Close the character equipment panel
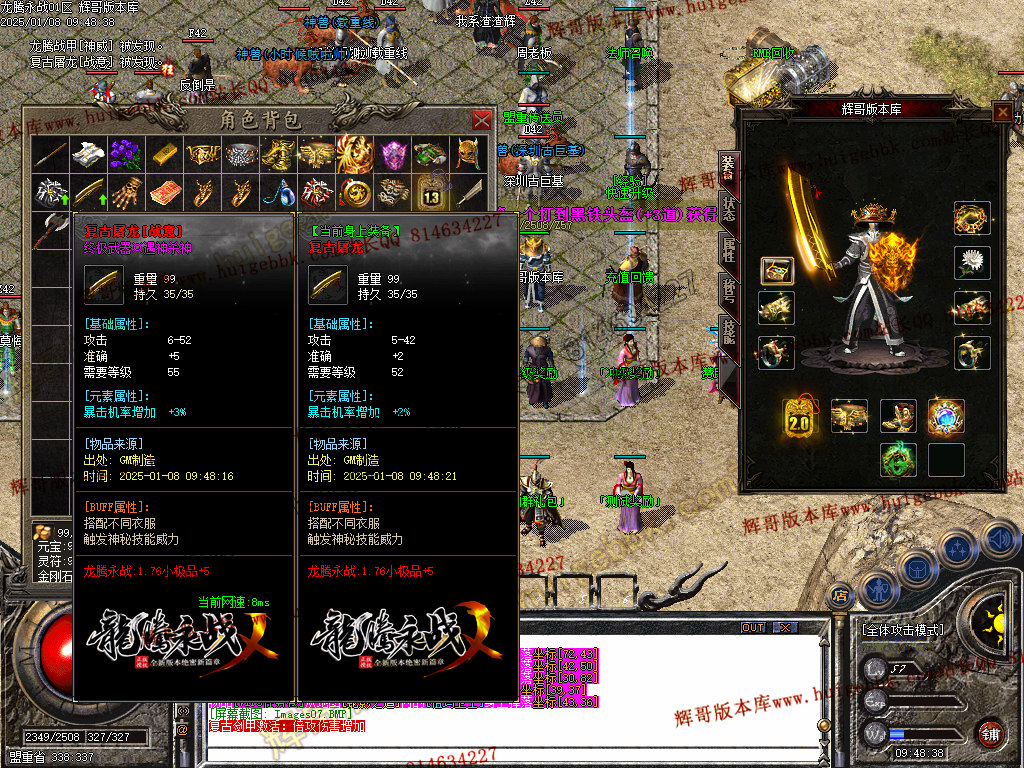This screenshot has height=768, width=1024. click(x=1002, y=113)
